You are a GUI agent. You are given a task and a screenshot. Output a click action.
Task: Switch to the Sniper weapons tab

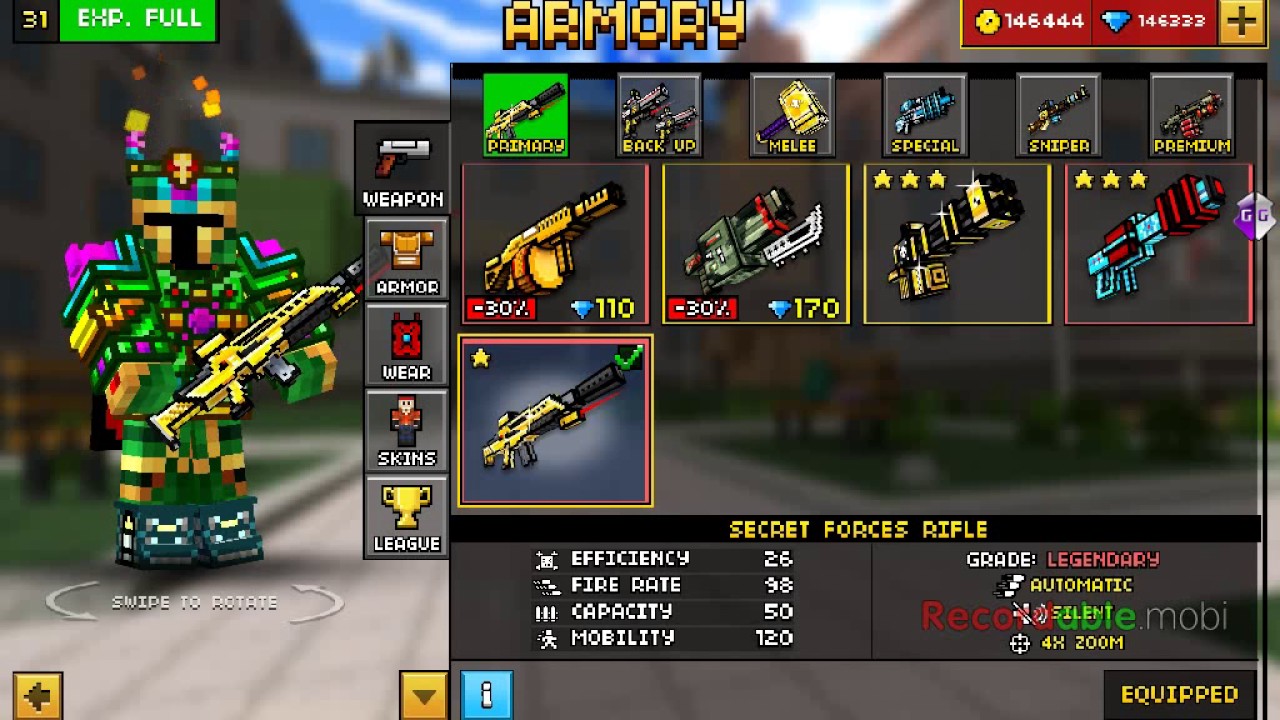1058,116
